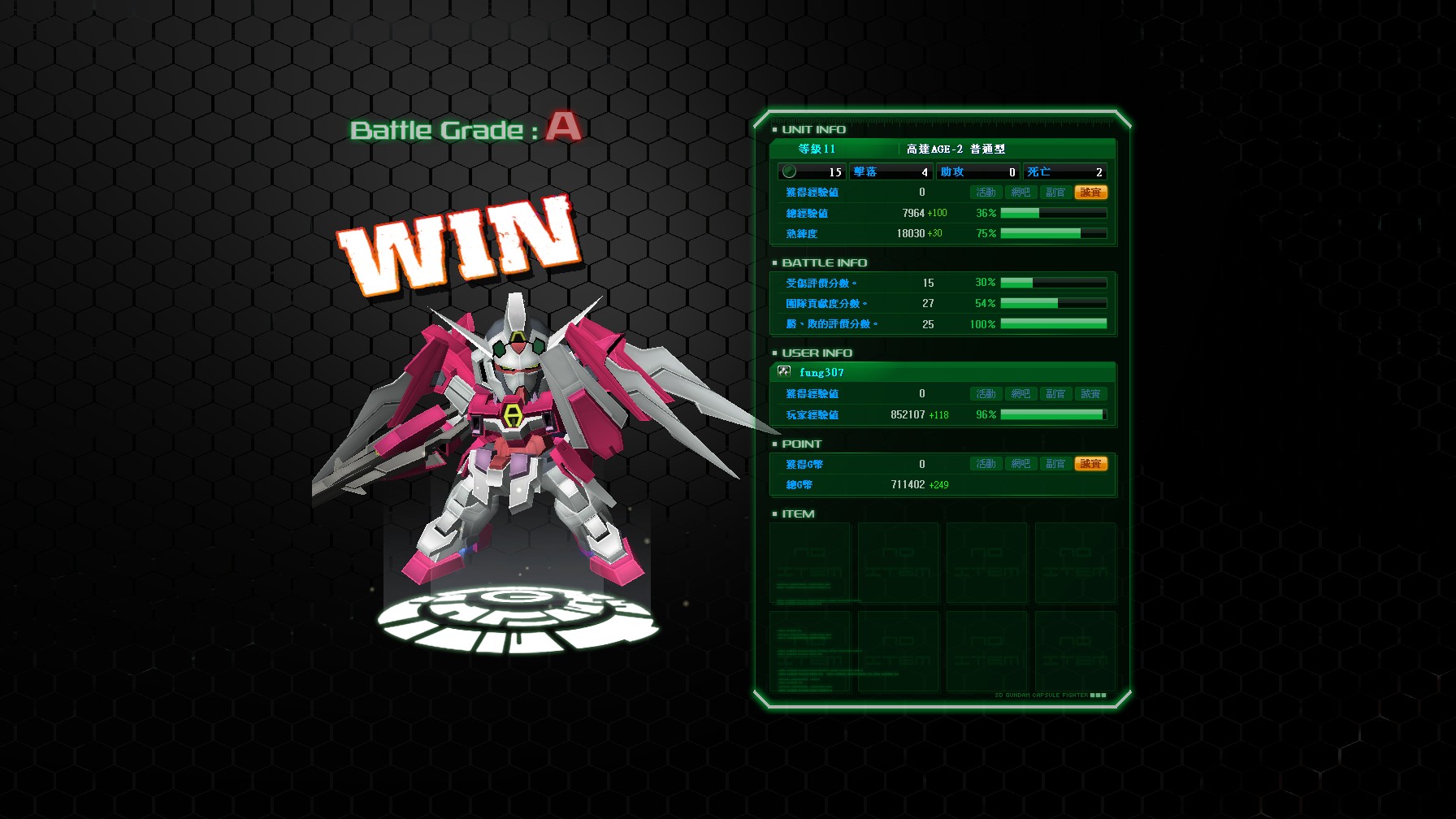
Task: Click the 副官 adjutant button in UNIT INFO
Action: click(x=1055, y=192)
